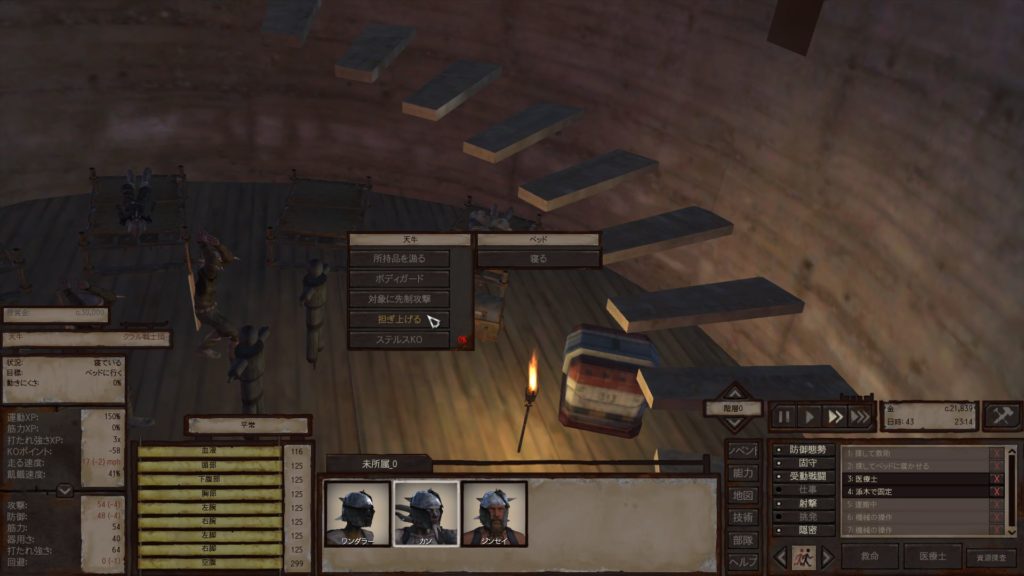Set game speed to double fast-forward
This screenshot has width=1024, height=576.
pos(834,416)
